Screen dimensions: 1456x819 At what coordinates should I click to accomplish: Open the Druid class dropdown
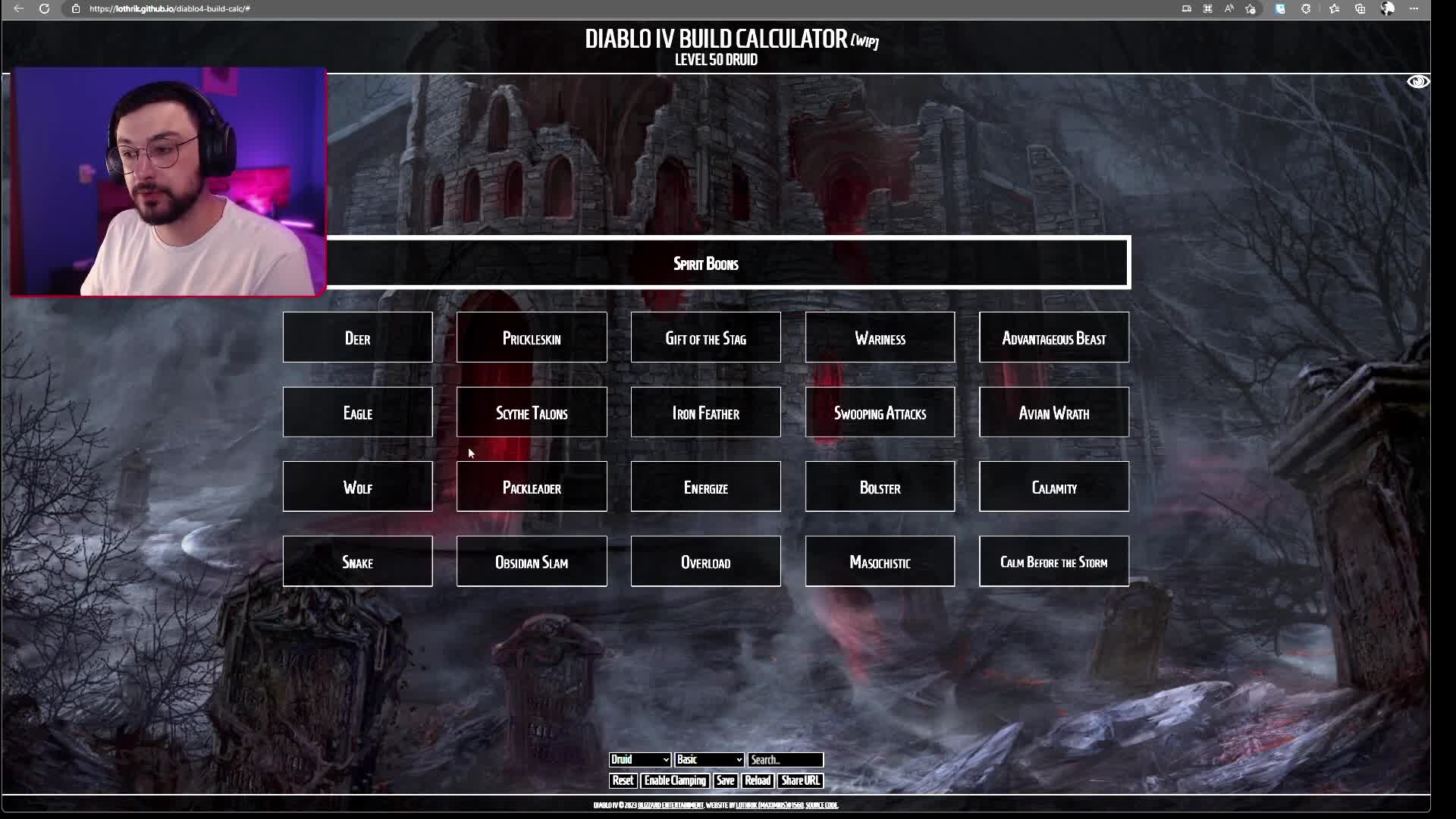(x=639, y=760)
